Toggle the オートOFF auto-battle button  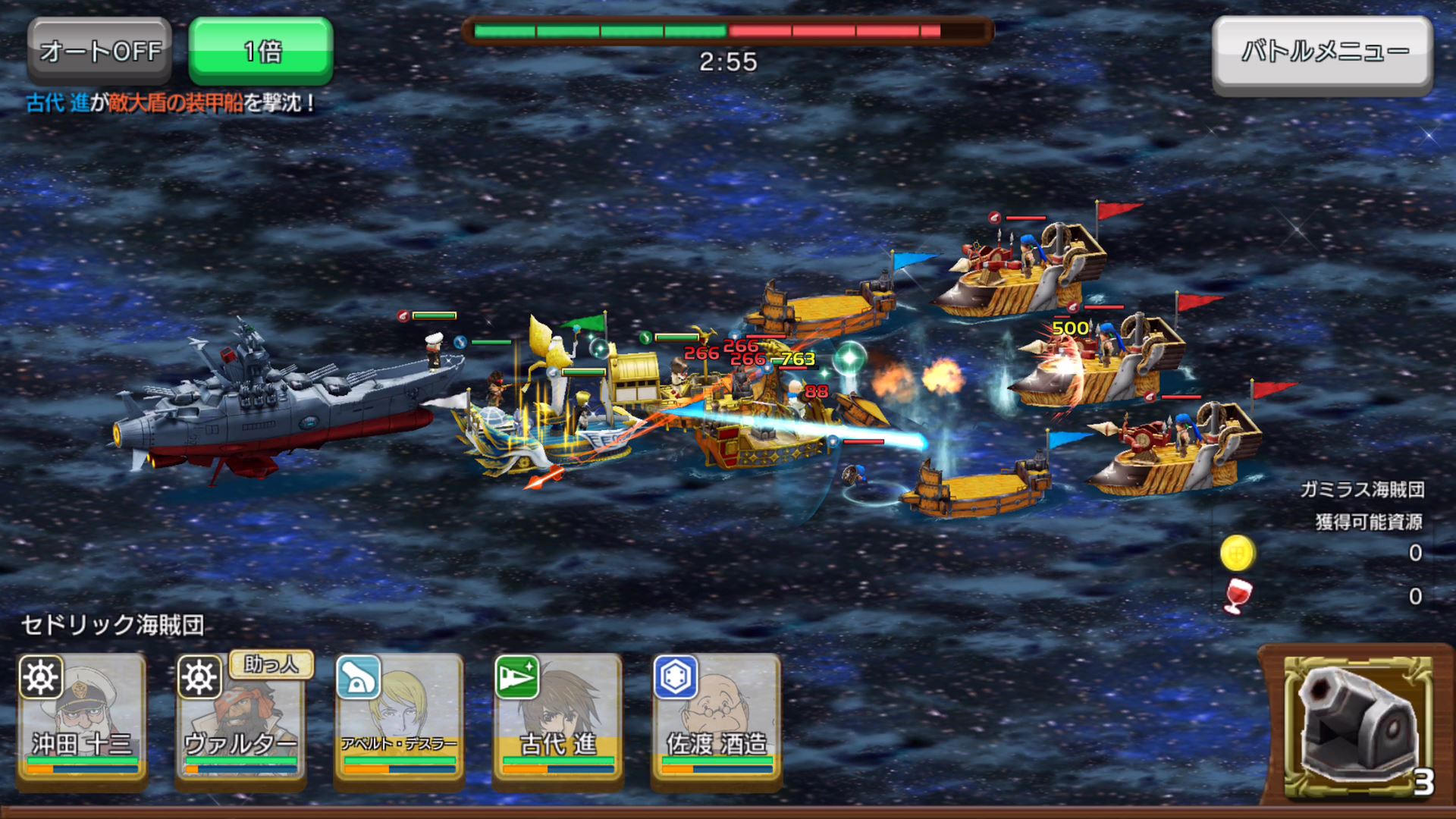pyautogui.click(x=100, y=51)
